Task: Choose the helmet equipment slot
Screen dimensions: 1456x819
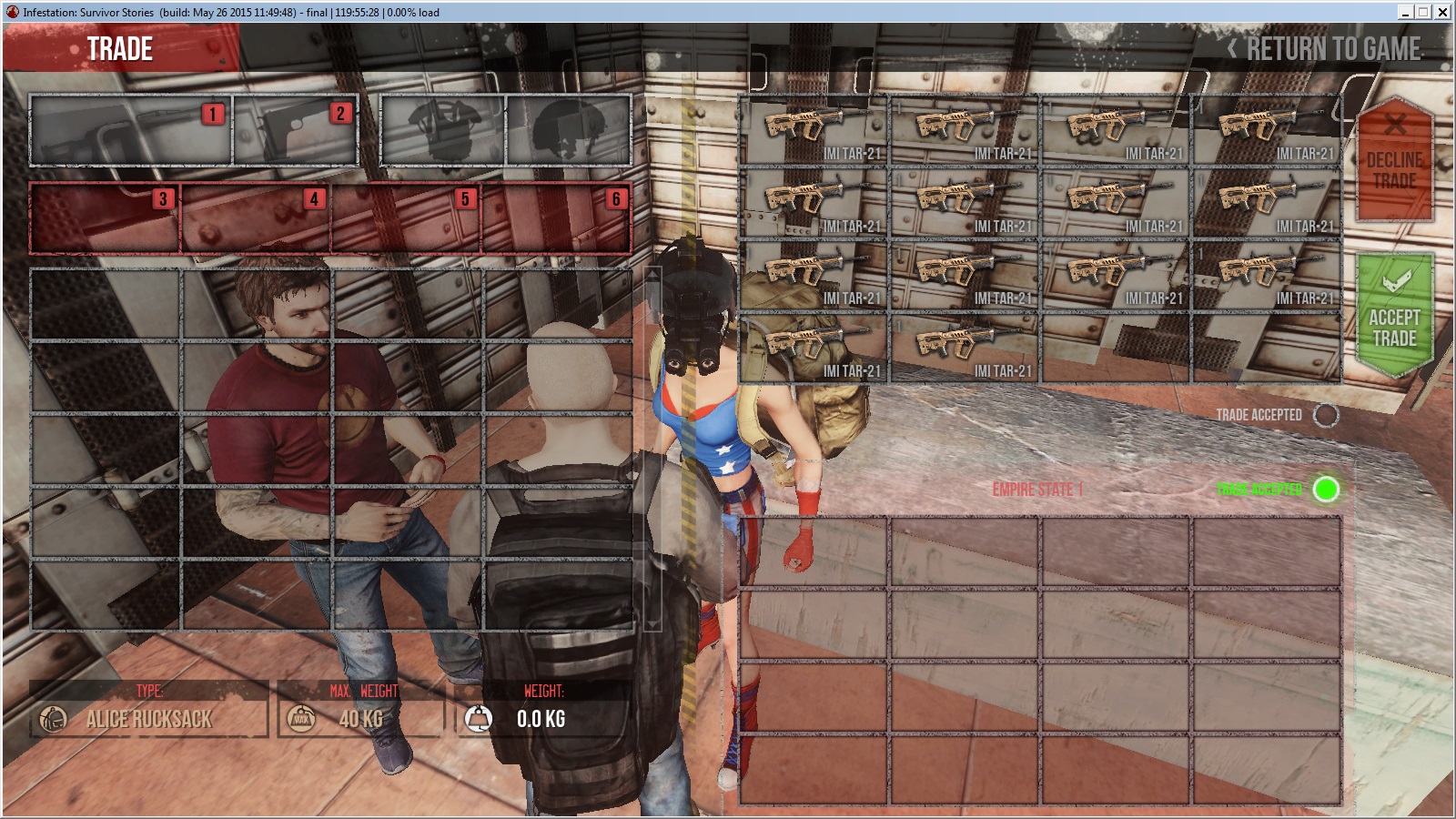Action: tap(569, 130)
